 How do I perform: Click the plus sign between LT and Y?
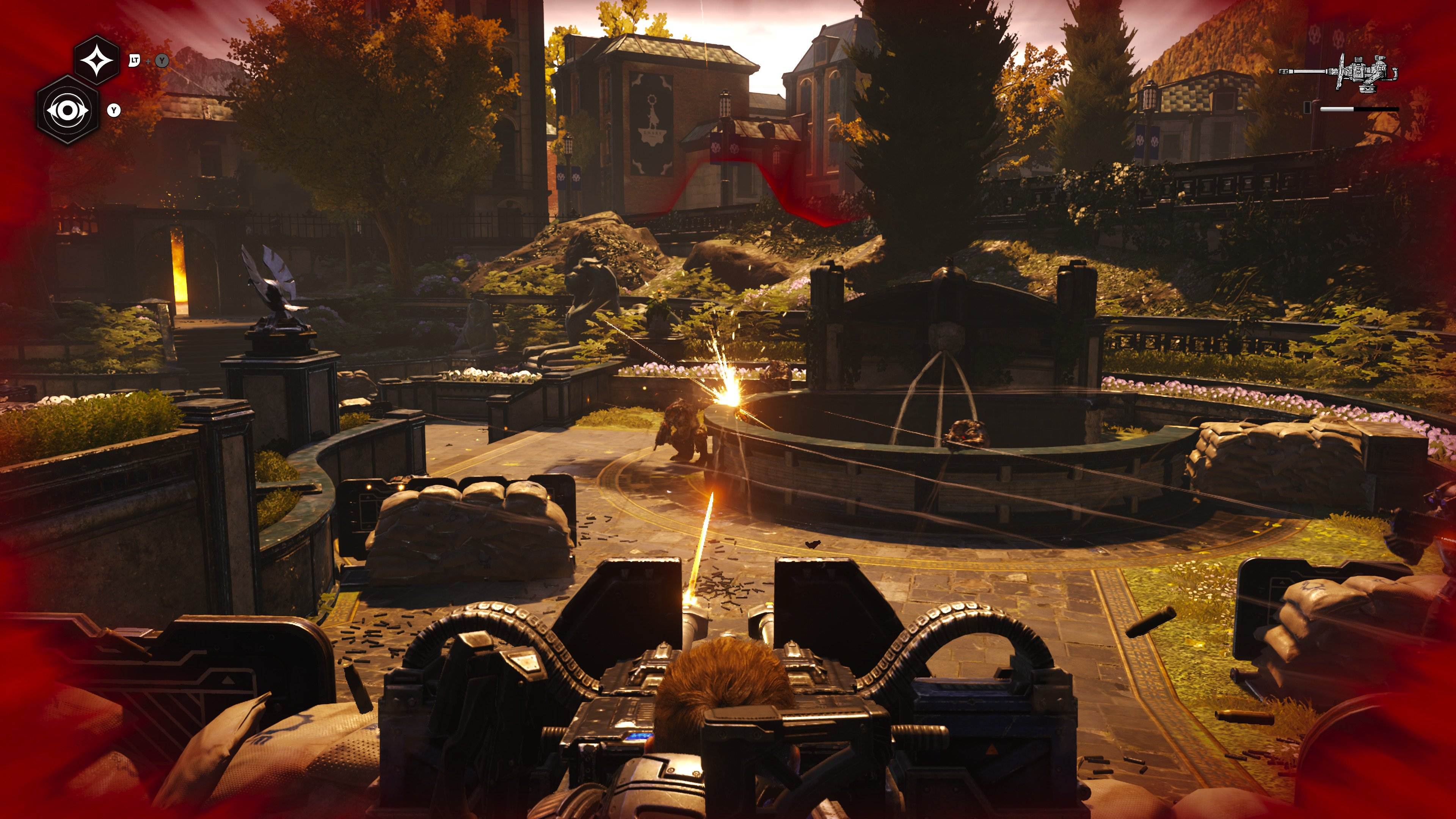(x=148, y=61)
